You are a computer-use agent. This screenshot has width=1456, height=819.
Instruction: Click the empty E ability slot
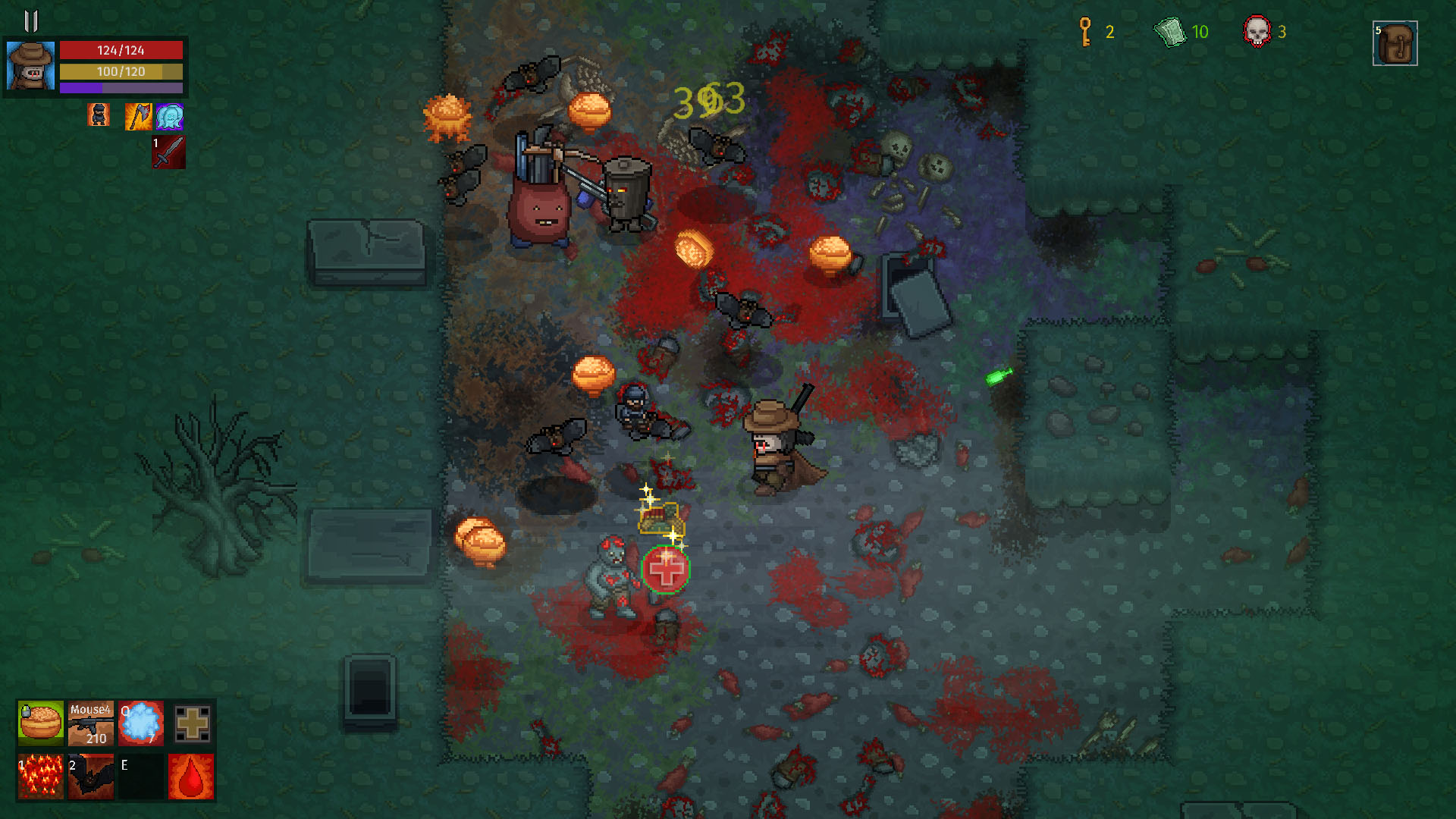[x=141, y=776]
